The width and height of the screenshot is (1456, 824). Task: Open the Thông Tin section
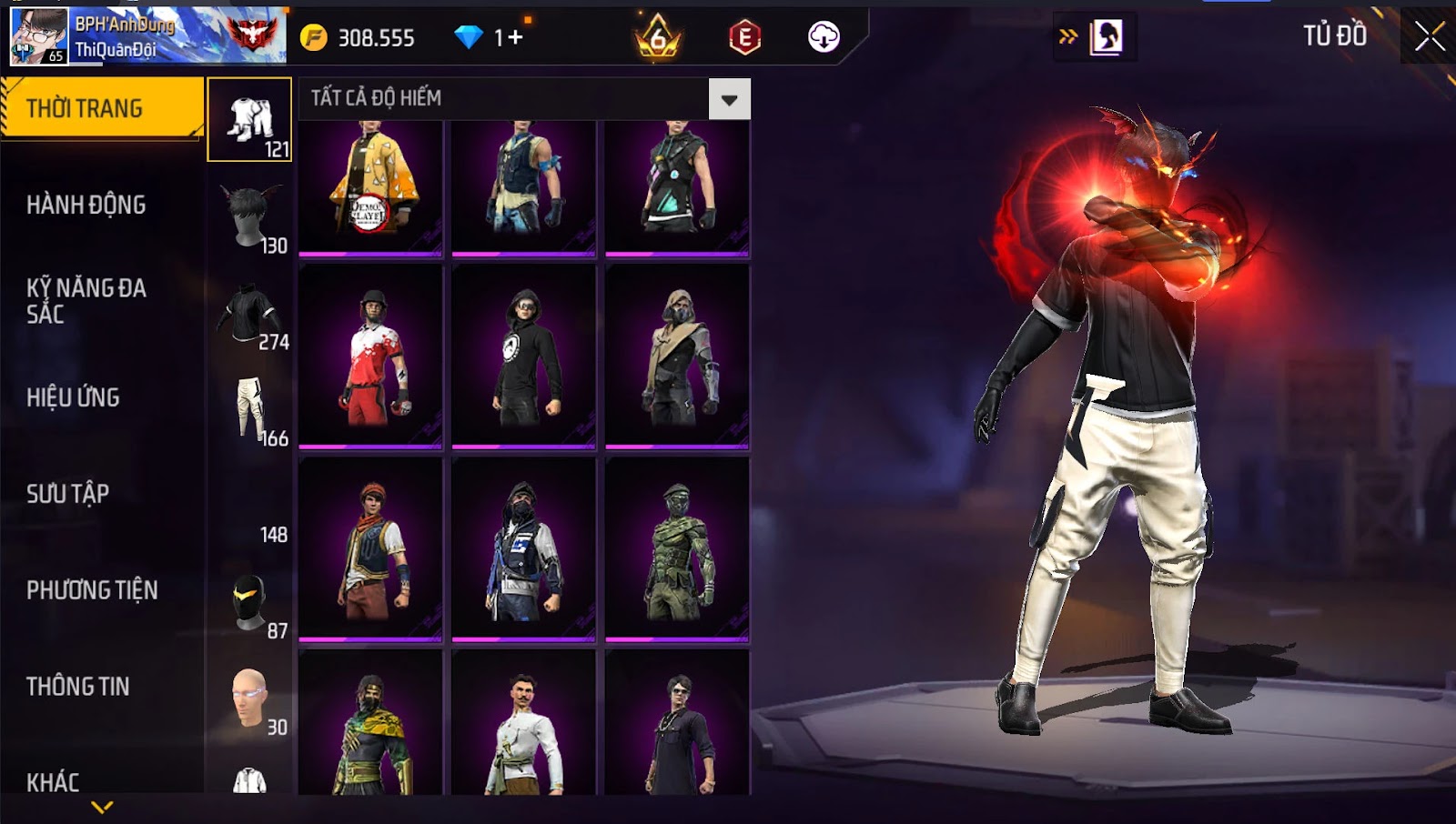tap(78, 687)
